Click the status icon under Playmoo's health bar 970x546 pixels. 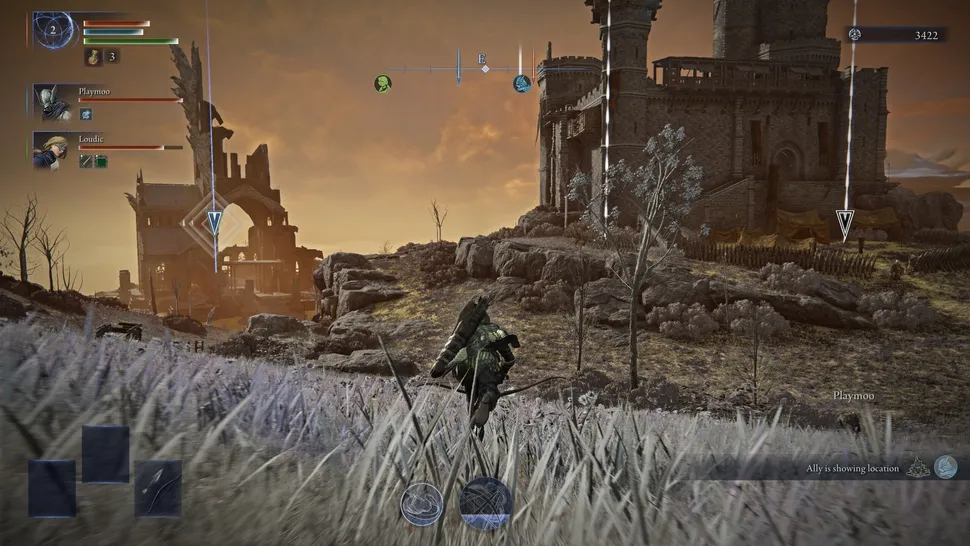point(86,114)
